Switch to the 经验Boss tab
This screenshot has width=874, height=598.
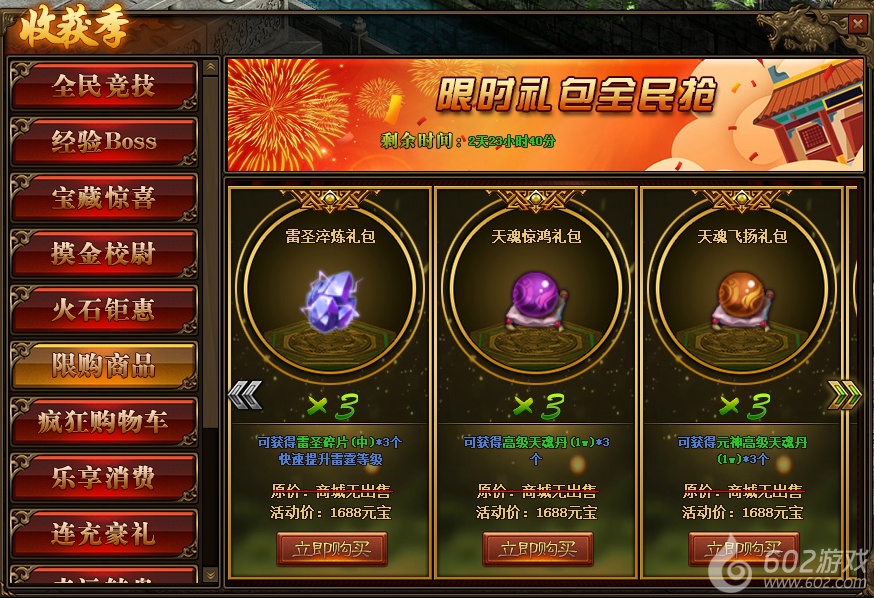click(103, 142)
